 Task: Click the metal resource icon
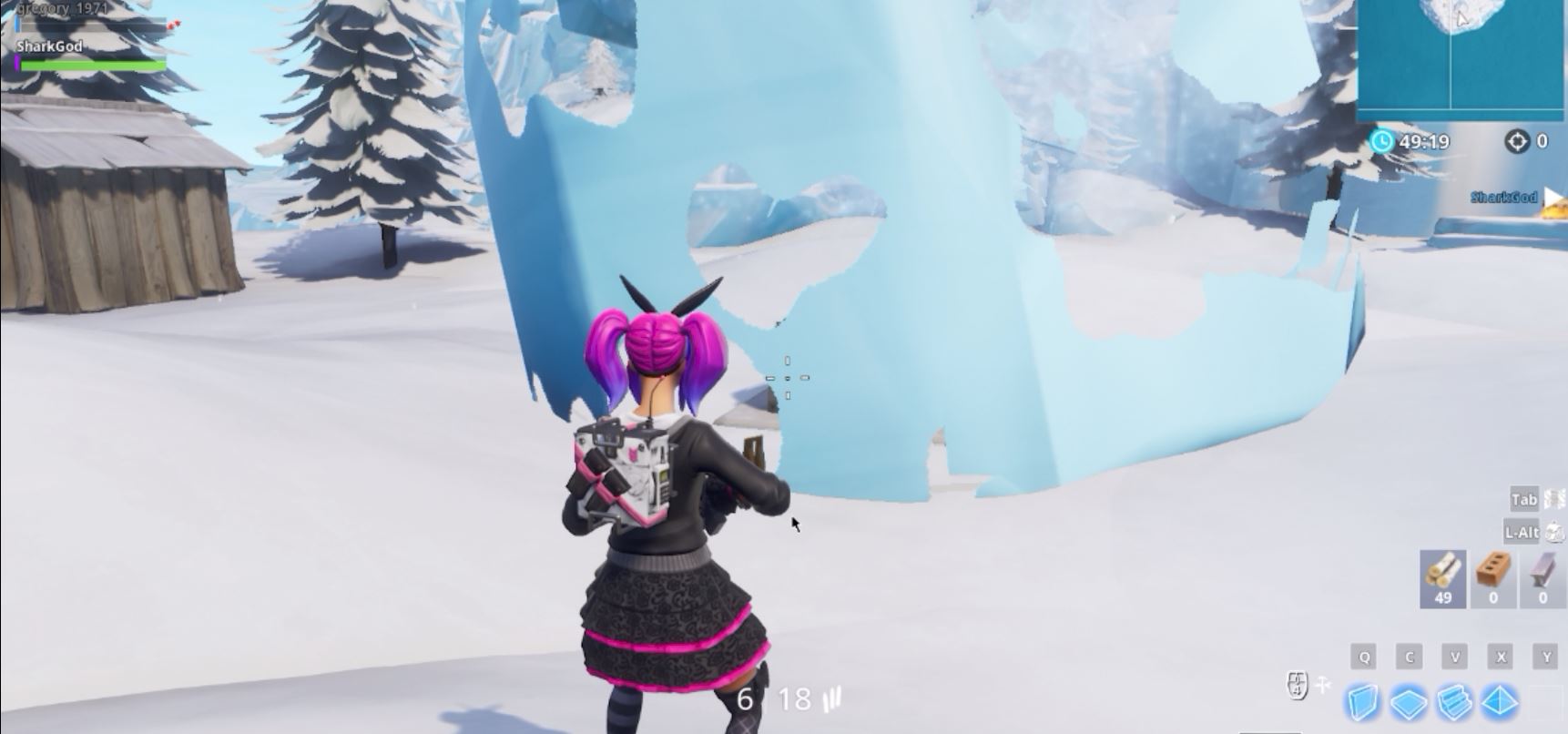tap(1543, 570)
